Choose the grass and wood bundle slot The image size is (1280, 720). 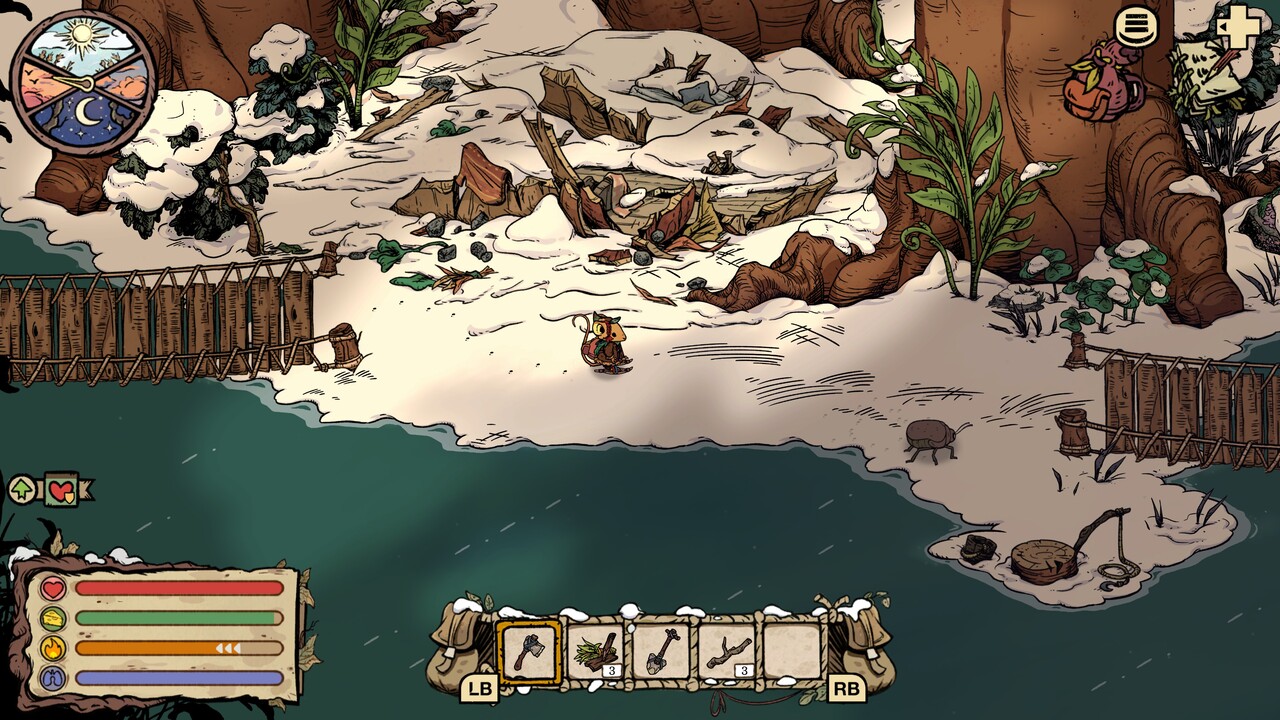point(596,652)
